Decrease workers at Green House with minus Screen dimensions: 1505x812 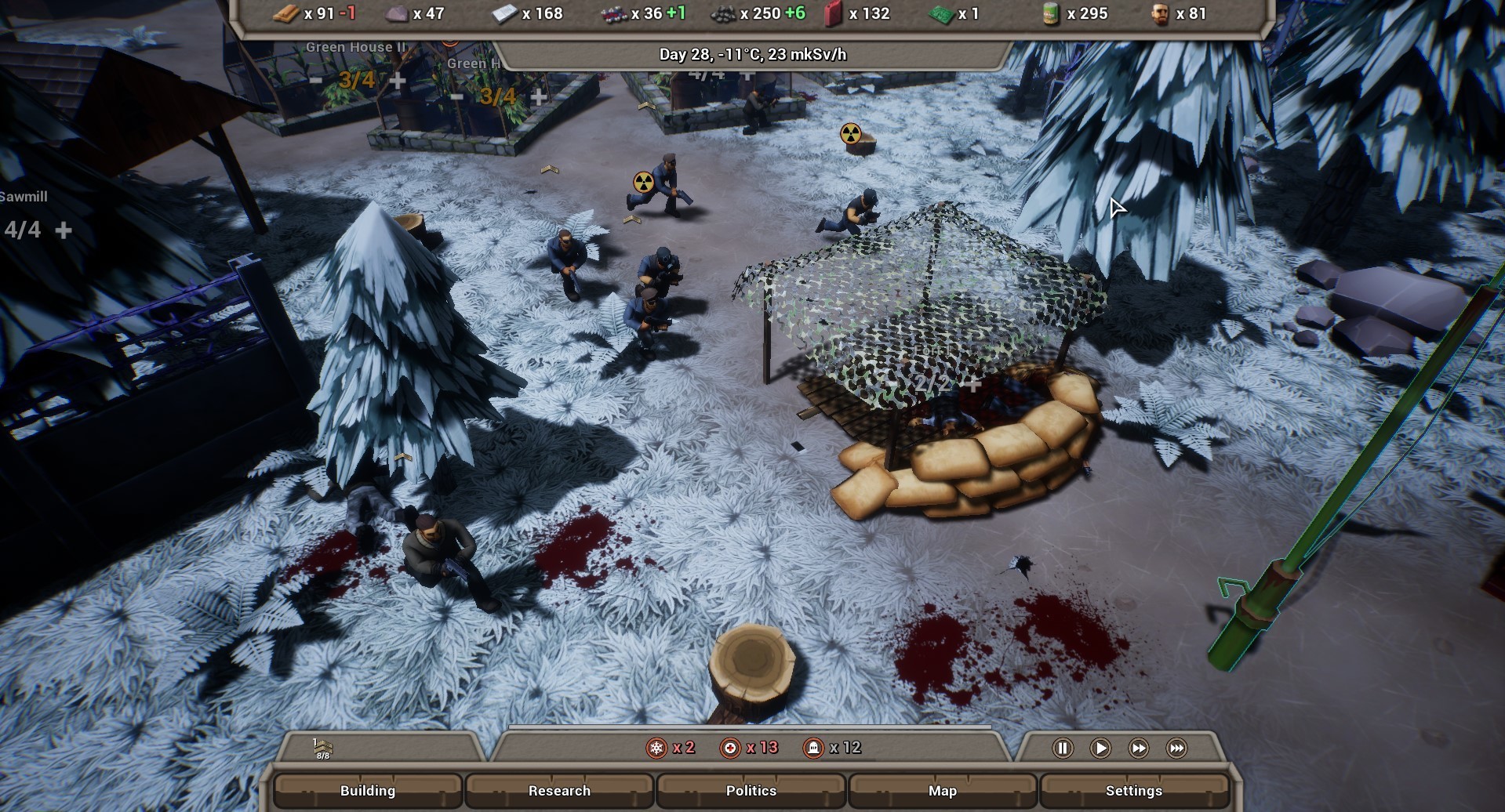456,96
